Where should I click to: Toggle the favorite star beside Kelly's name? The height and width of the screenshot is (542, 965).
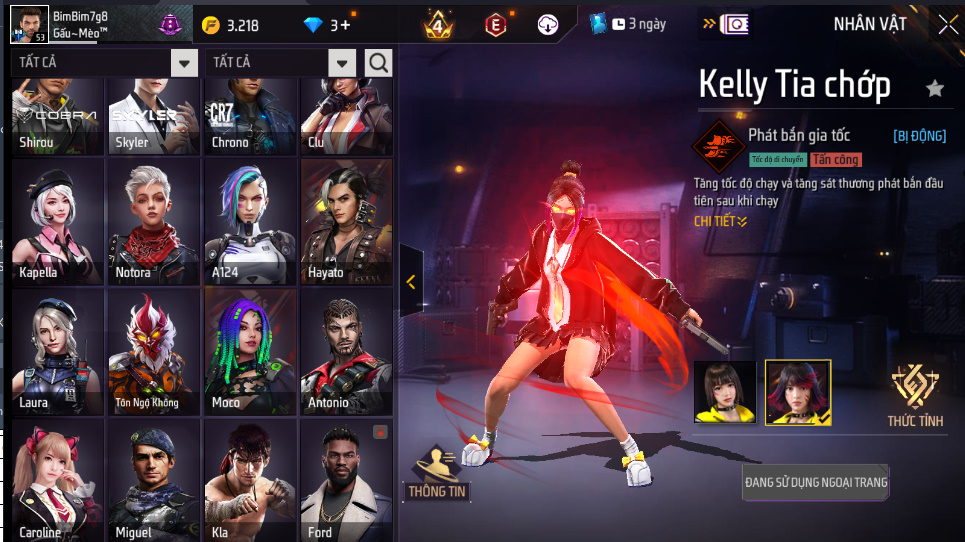935,88
